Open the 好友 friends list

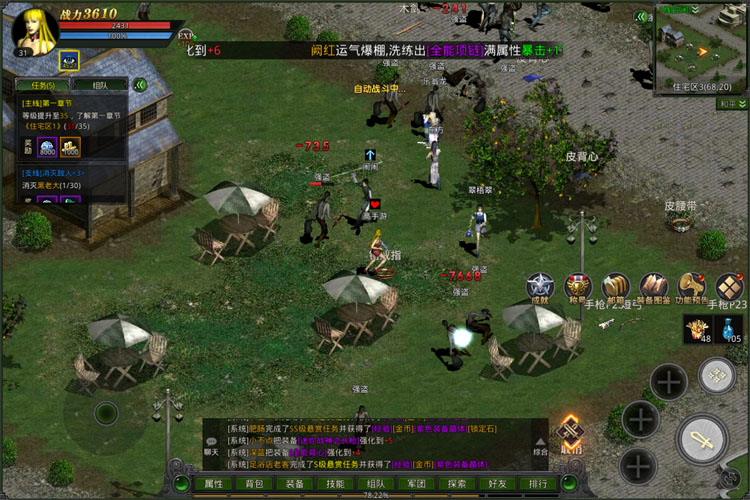click(497, 483)
